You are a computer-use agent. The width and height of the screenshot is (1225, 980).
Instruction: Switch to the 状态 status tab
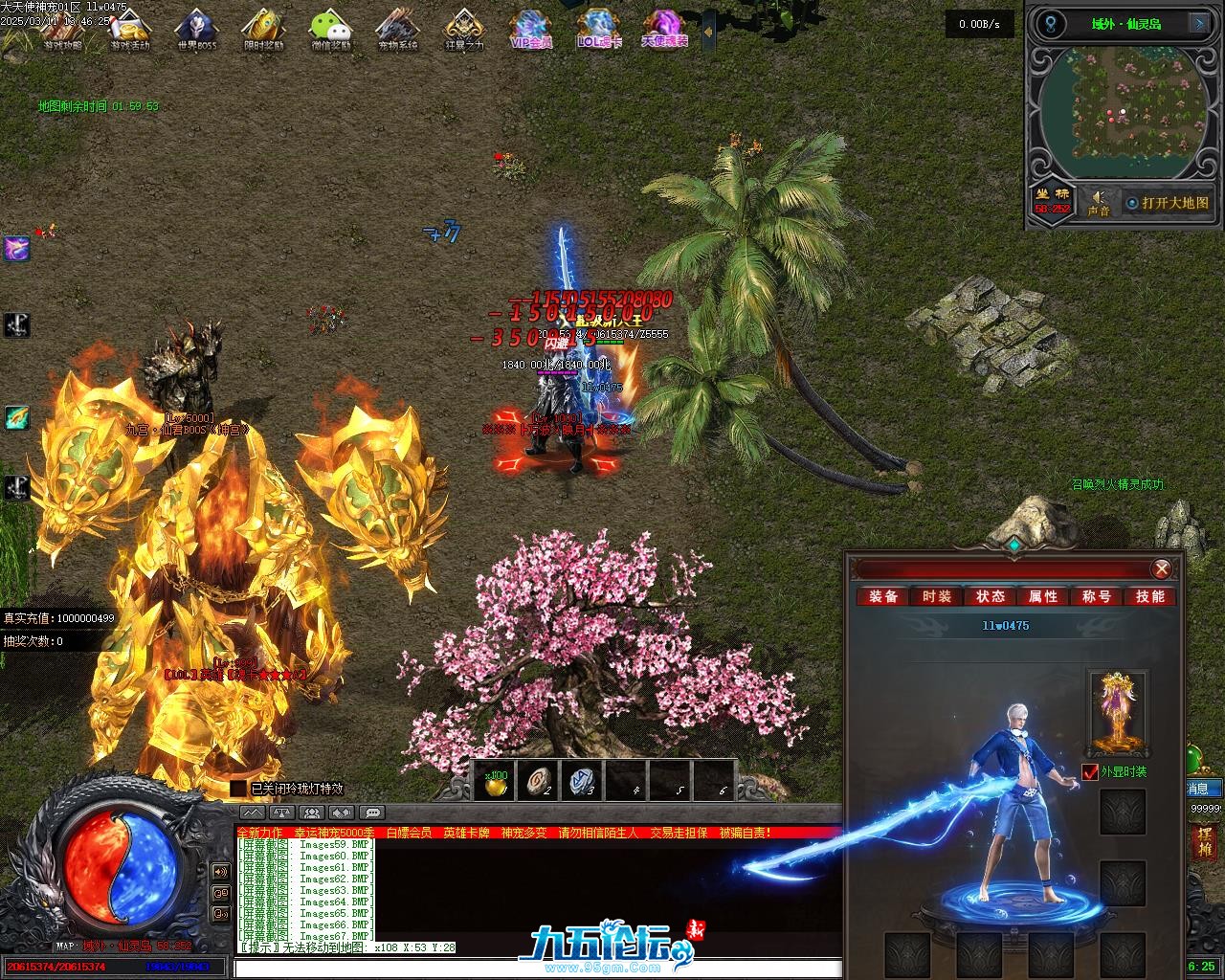point(990,596)
